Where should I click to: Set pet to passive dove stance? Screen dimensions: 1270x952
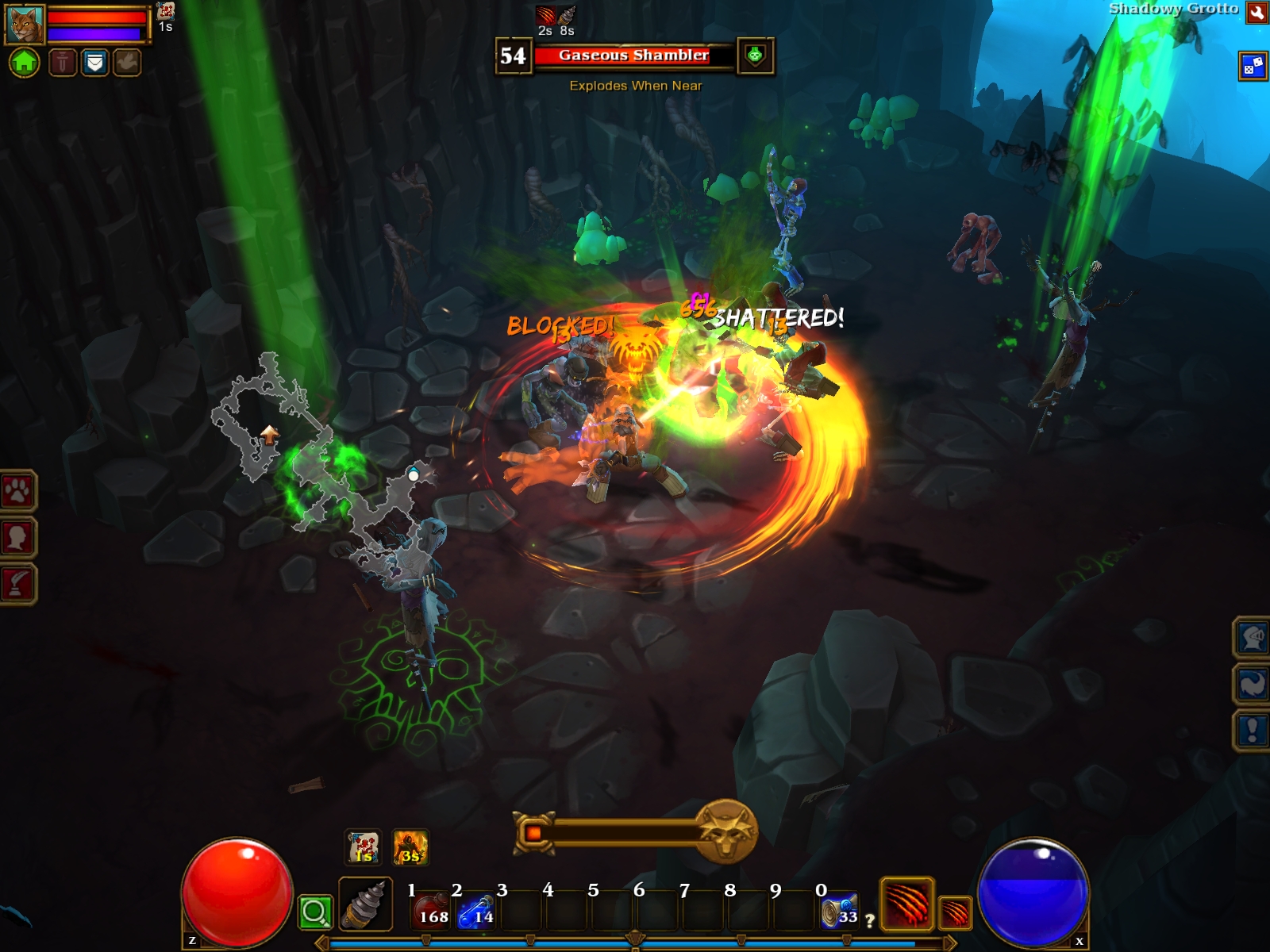(x=126, y=62)
